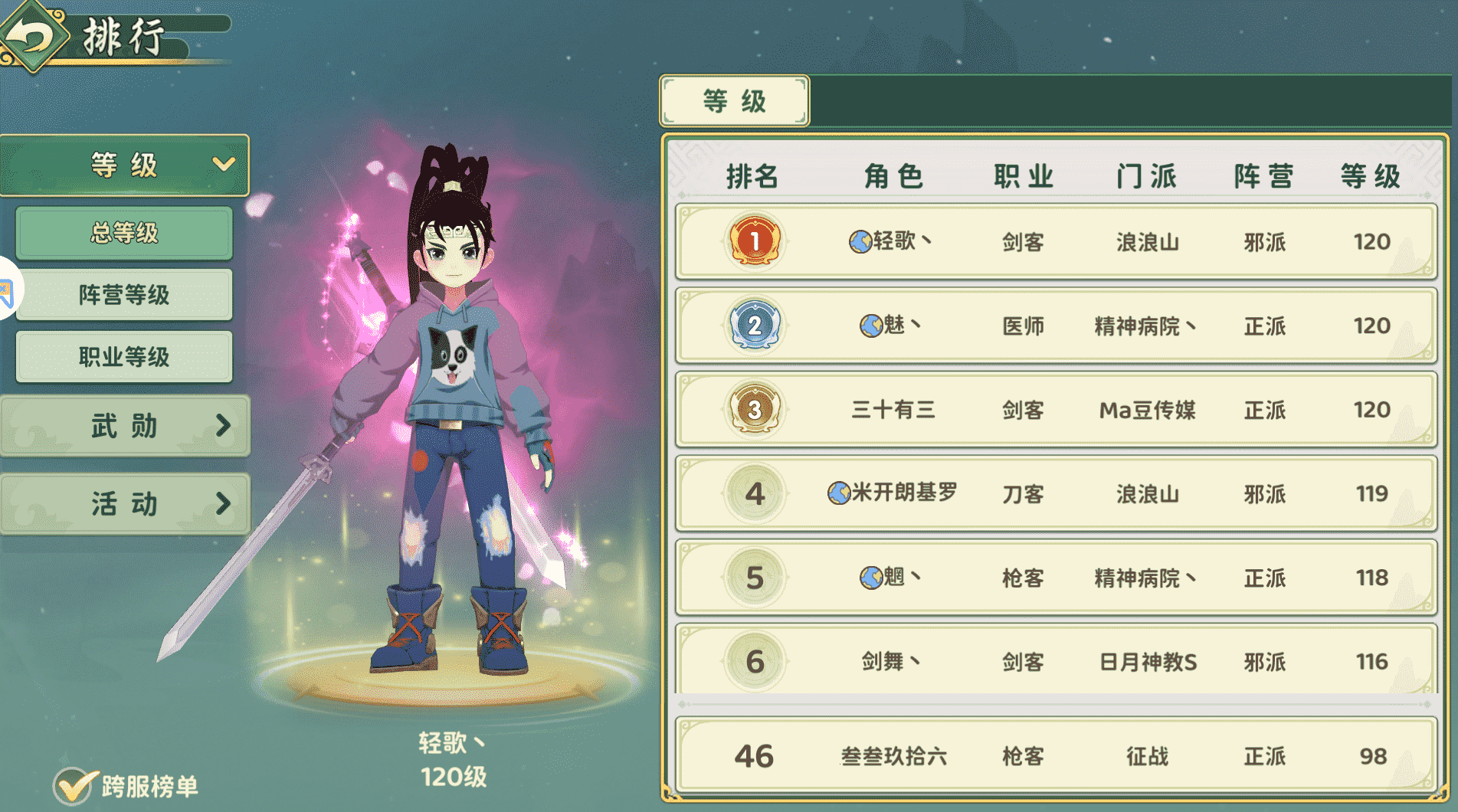
Task: Click the 总等级 ranking button
Action: point(123,234)
